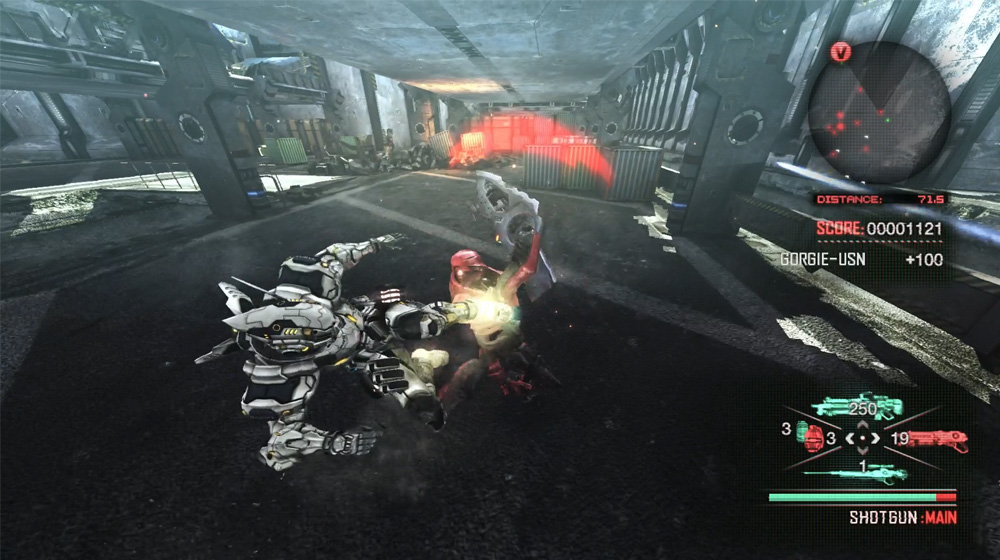This screenshot has height=560, width=1000.
Task: Select the red hand grenade icon
Action: (814, 438)
